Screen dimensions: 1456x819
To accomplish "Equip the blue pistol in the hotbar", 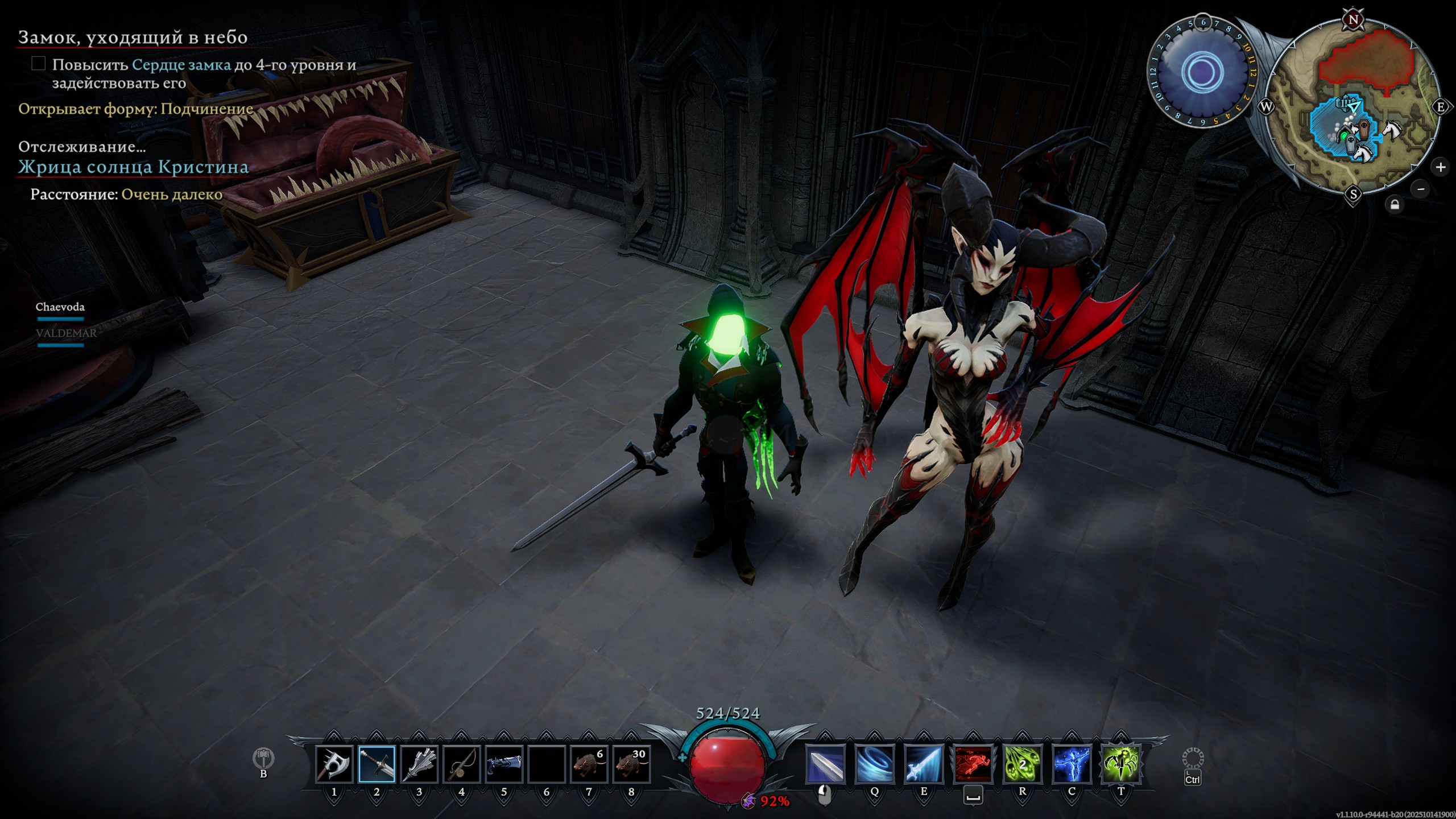I will coord(504,764).
